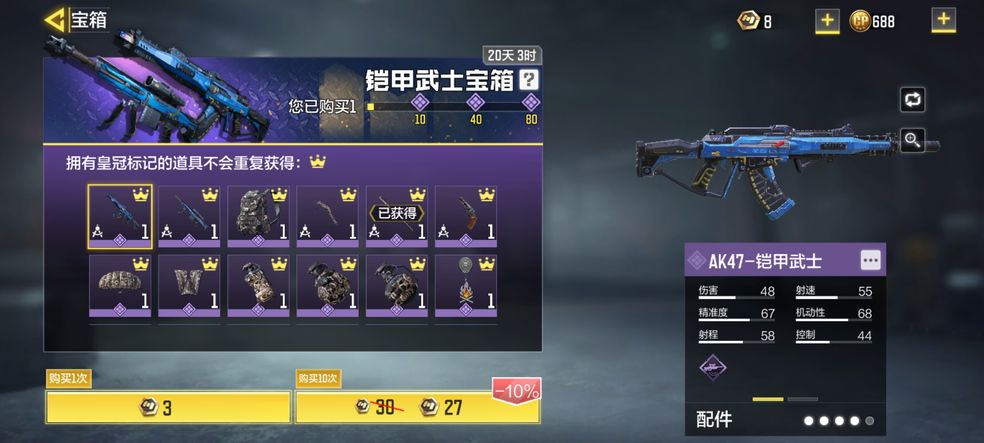Toggle the weapon preview rotate icon
The width and height of the screenshot is (984, 443).
[912, 99]
